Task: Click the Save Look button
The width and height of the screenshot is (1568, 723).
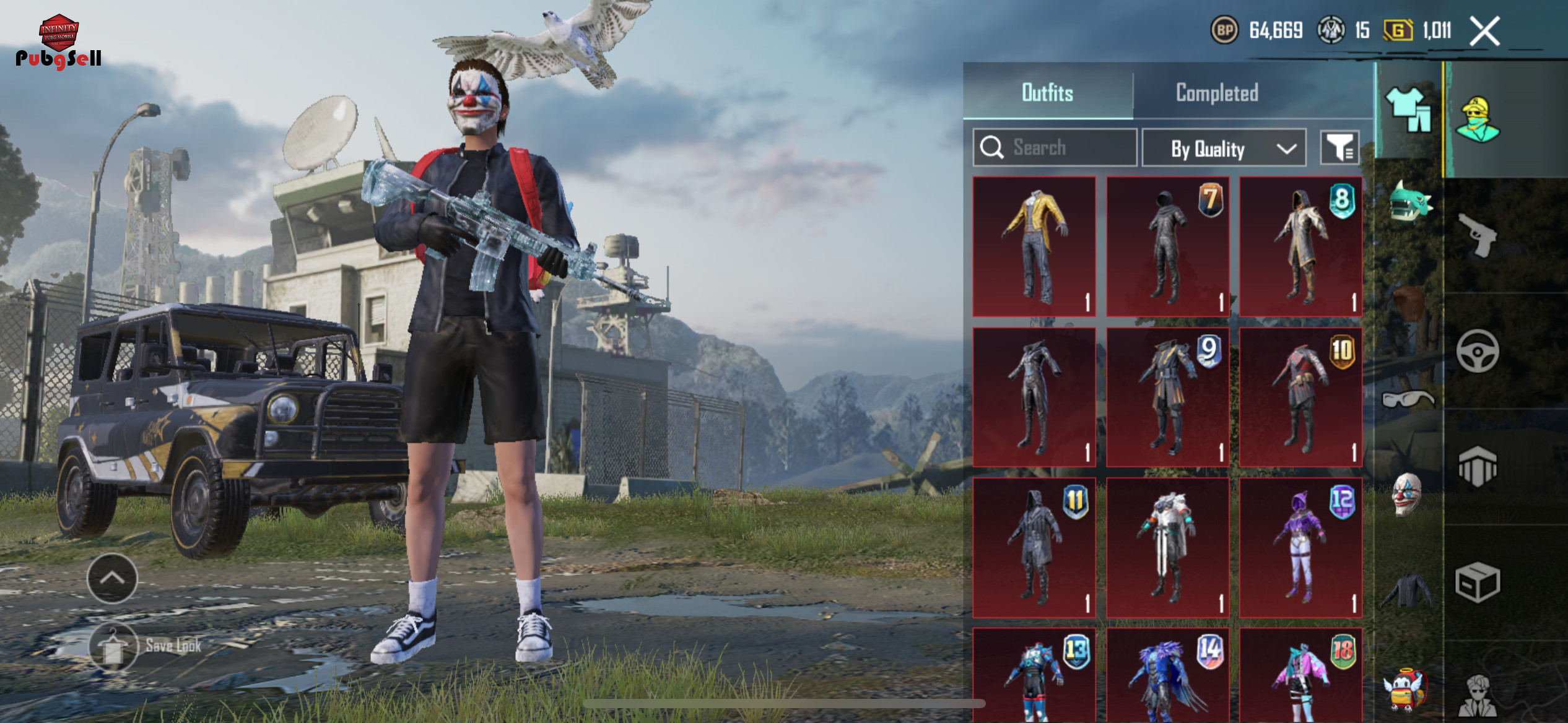Action: pos(146,646)
